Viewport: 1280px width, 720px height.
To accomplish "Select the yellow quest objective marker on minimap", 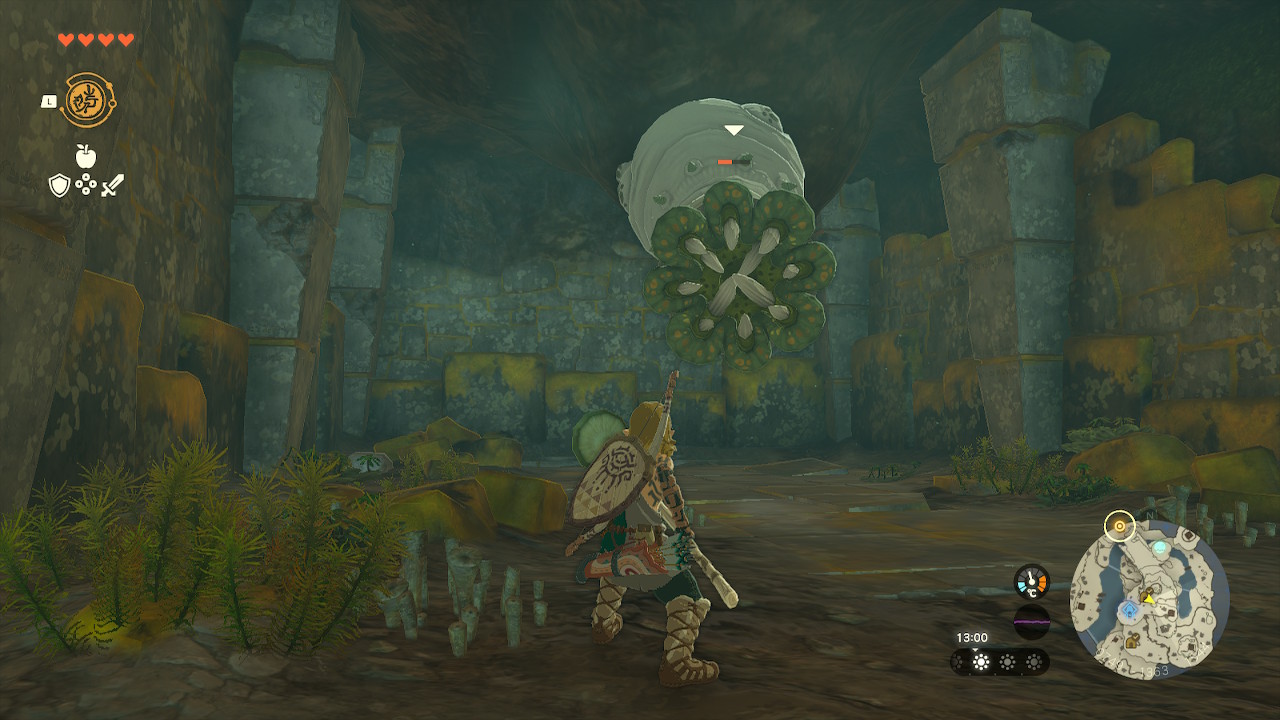I will click(x=1118, y=525).
